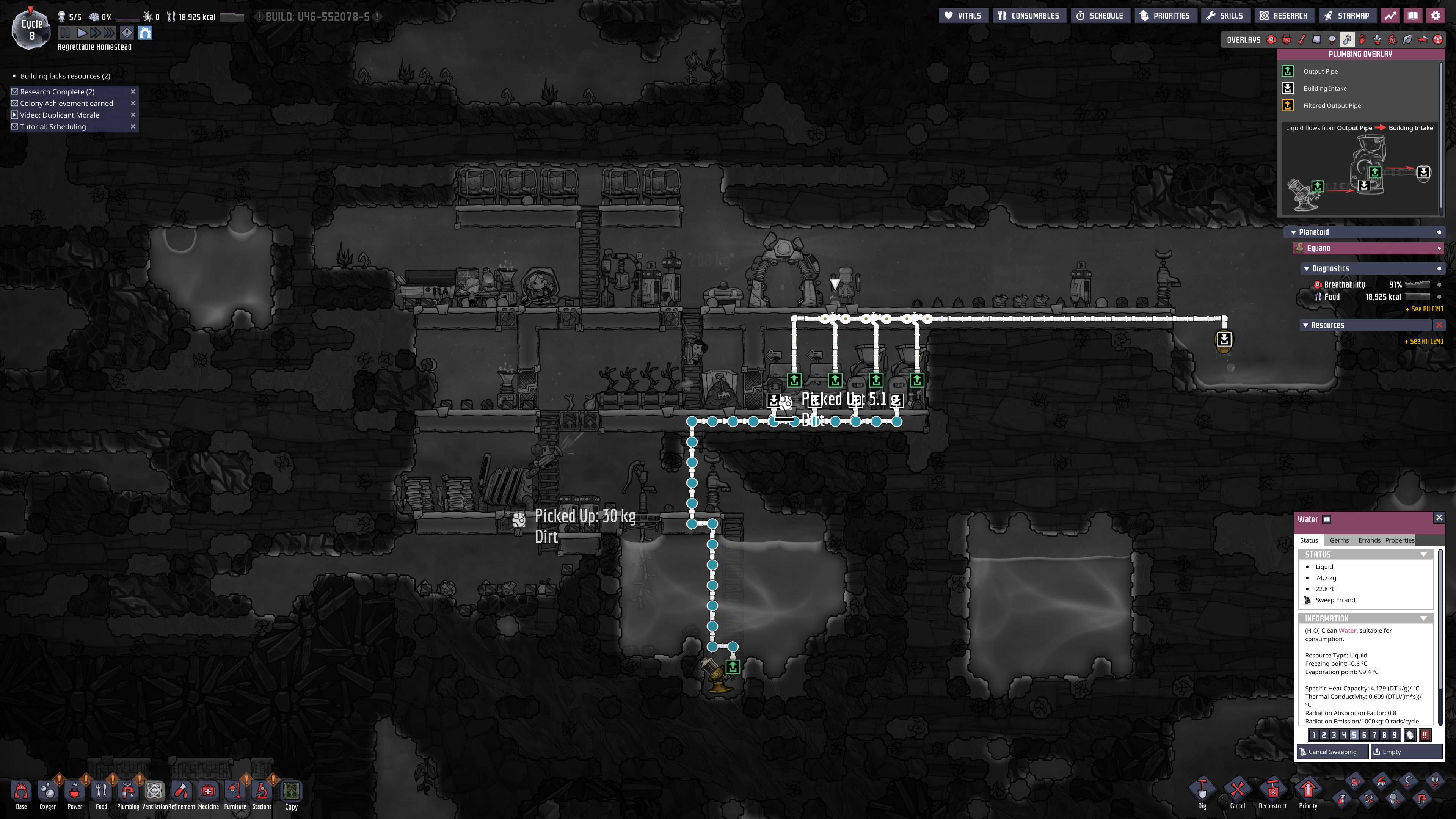Open the Video: Duplicant Morale notification
The width and height of the screenshot is (1456, 819).
60,115
